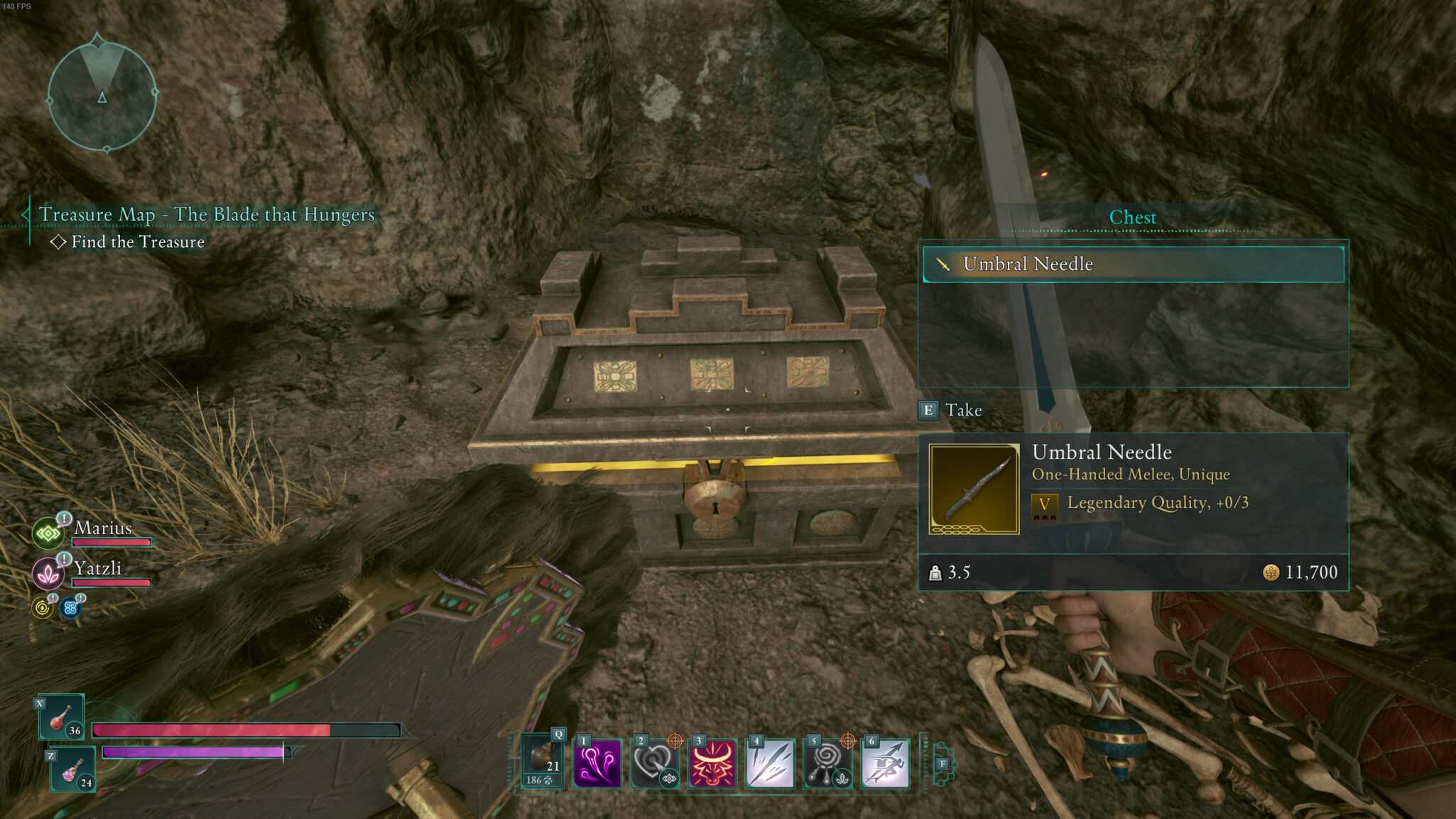Use the purple essence potion slot
The image size is (1456, 819).
tap(73, 770)
